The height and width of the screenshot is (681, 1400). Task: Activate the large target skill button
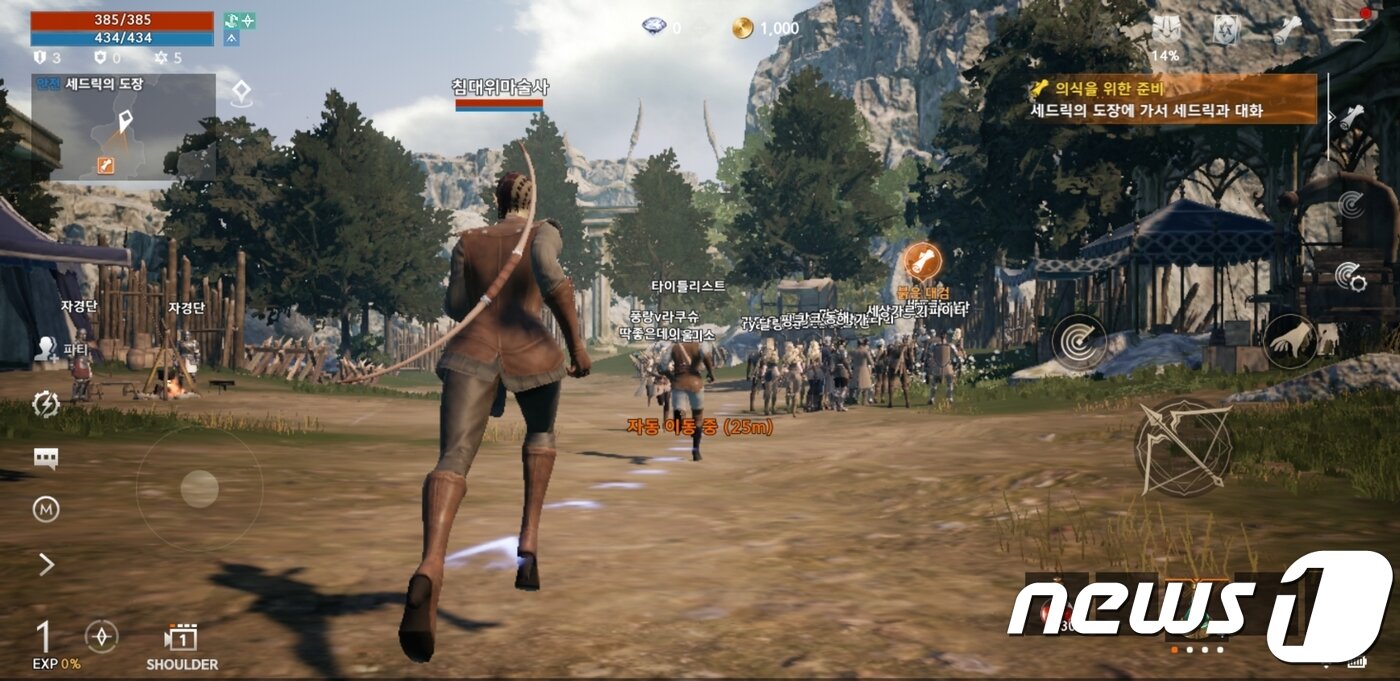click(1079, 342)
